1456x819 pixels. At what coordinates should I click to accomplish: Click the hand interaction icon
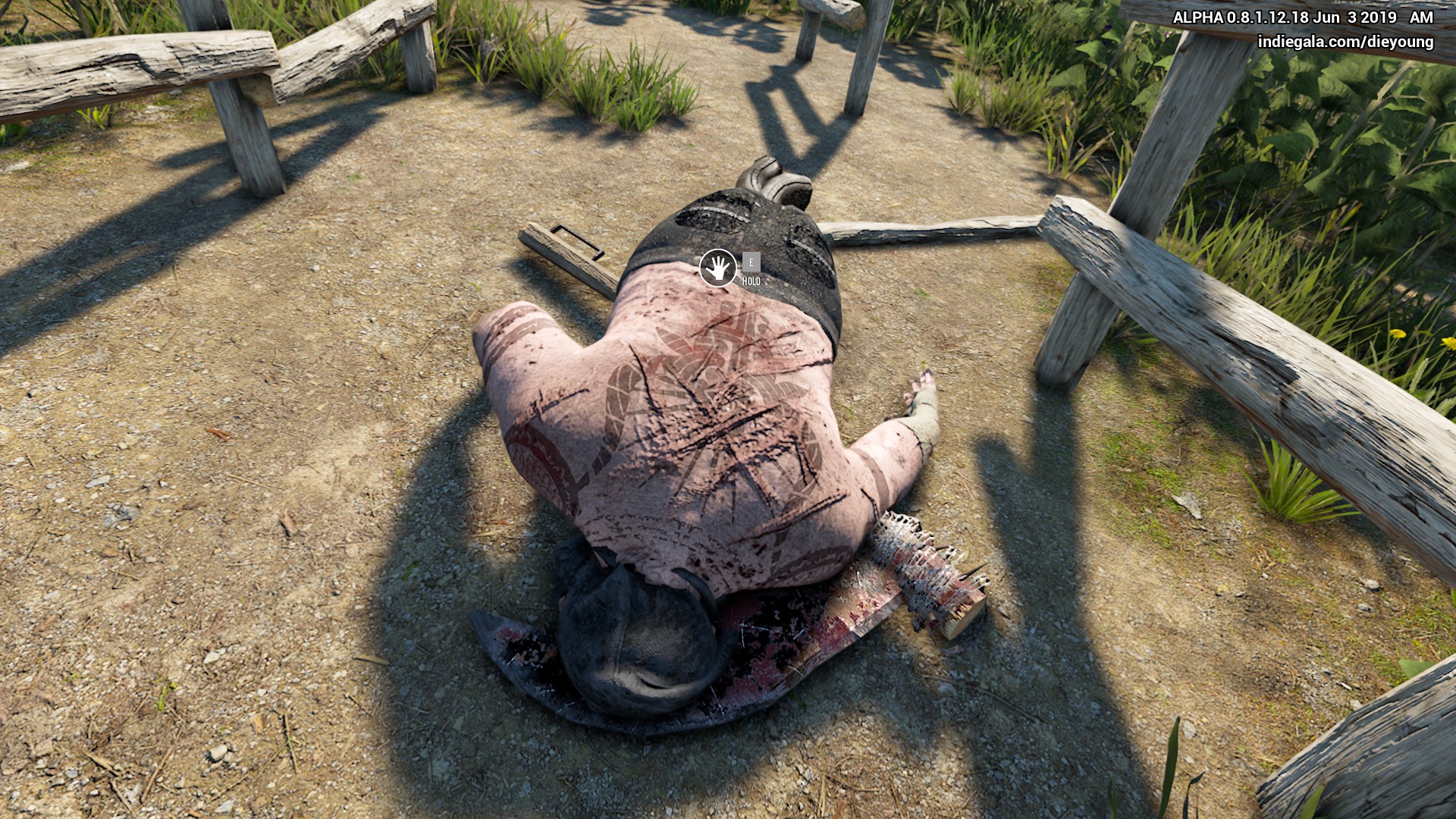point(717,268)
